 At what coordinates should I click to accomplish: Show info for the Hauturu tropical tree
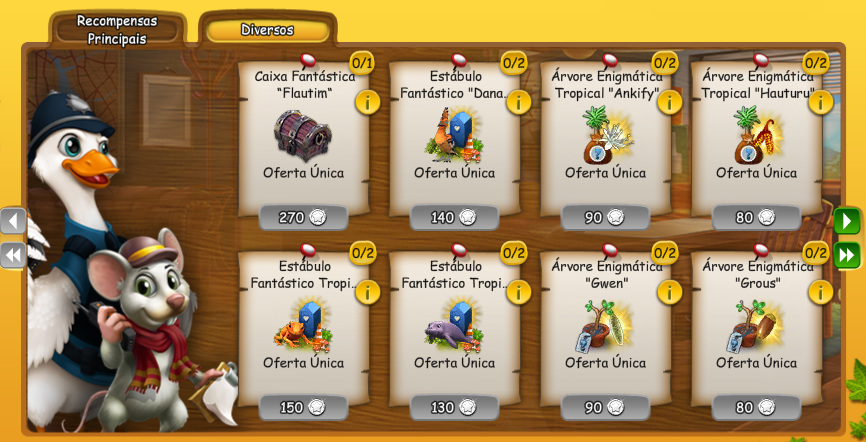pyautogui.click(x=820, y=101)
